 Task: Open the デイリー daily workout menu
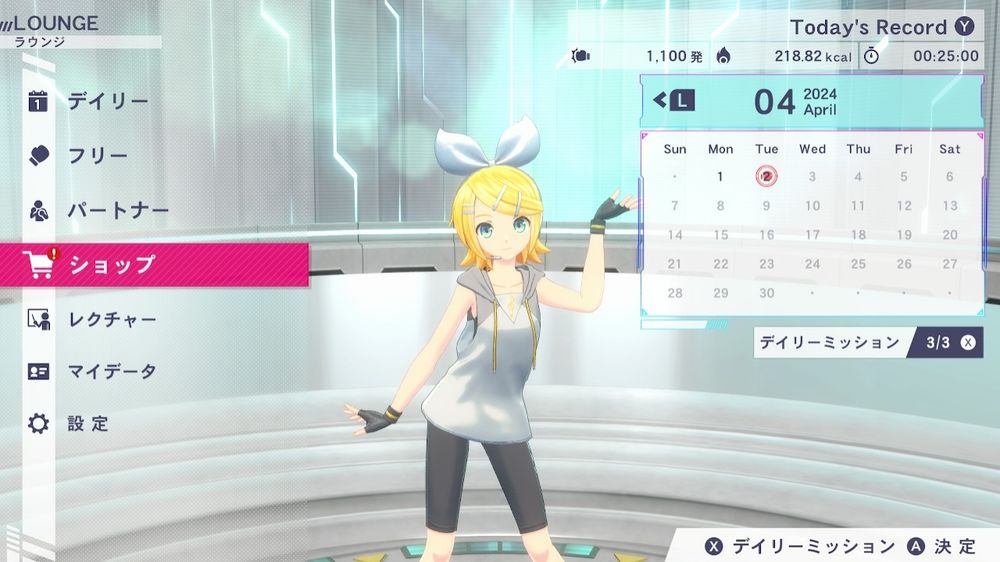pos(108,101)
